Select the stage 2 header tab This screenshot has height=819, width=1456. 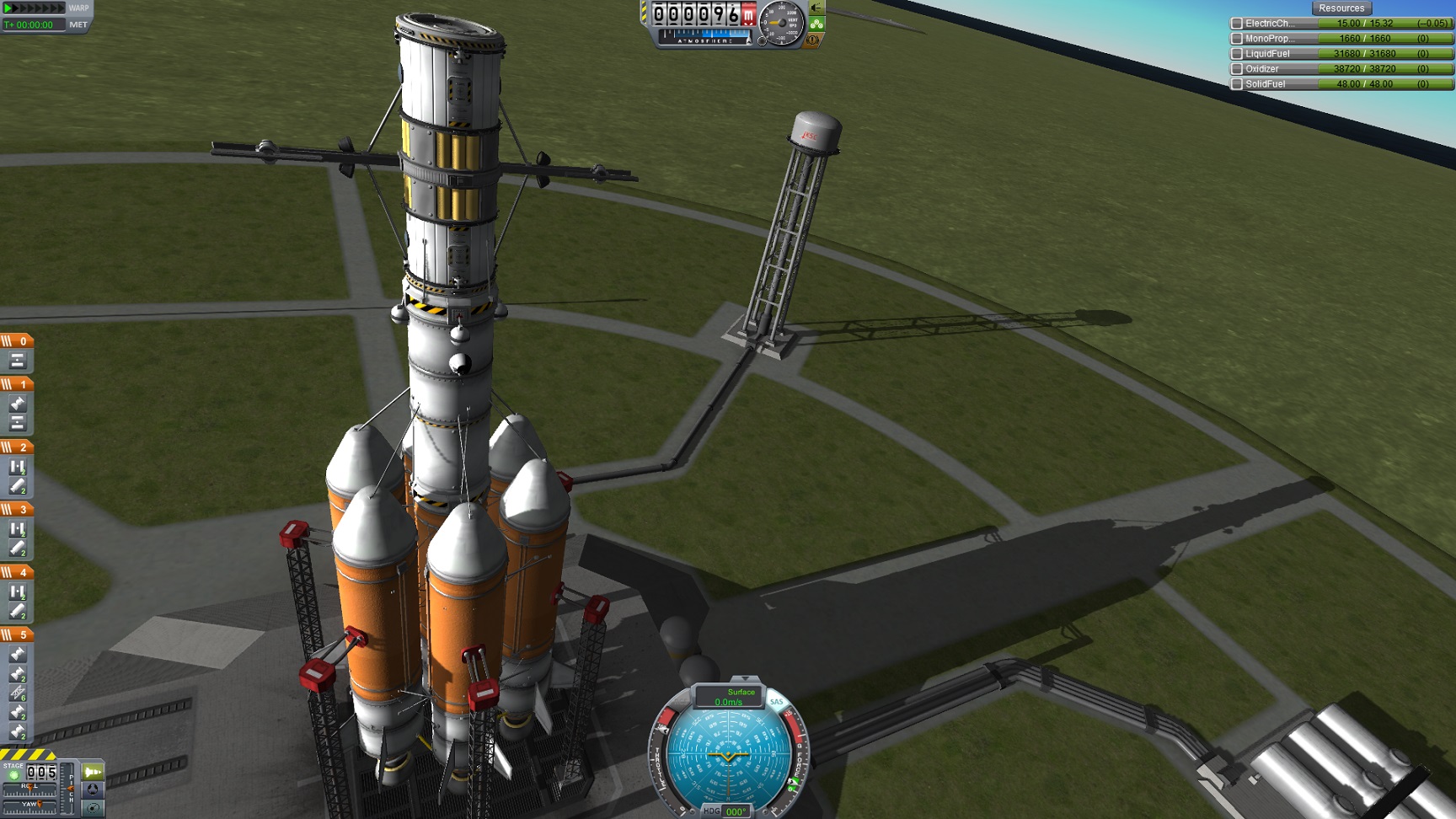tap(17, 447)
